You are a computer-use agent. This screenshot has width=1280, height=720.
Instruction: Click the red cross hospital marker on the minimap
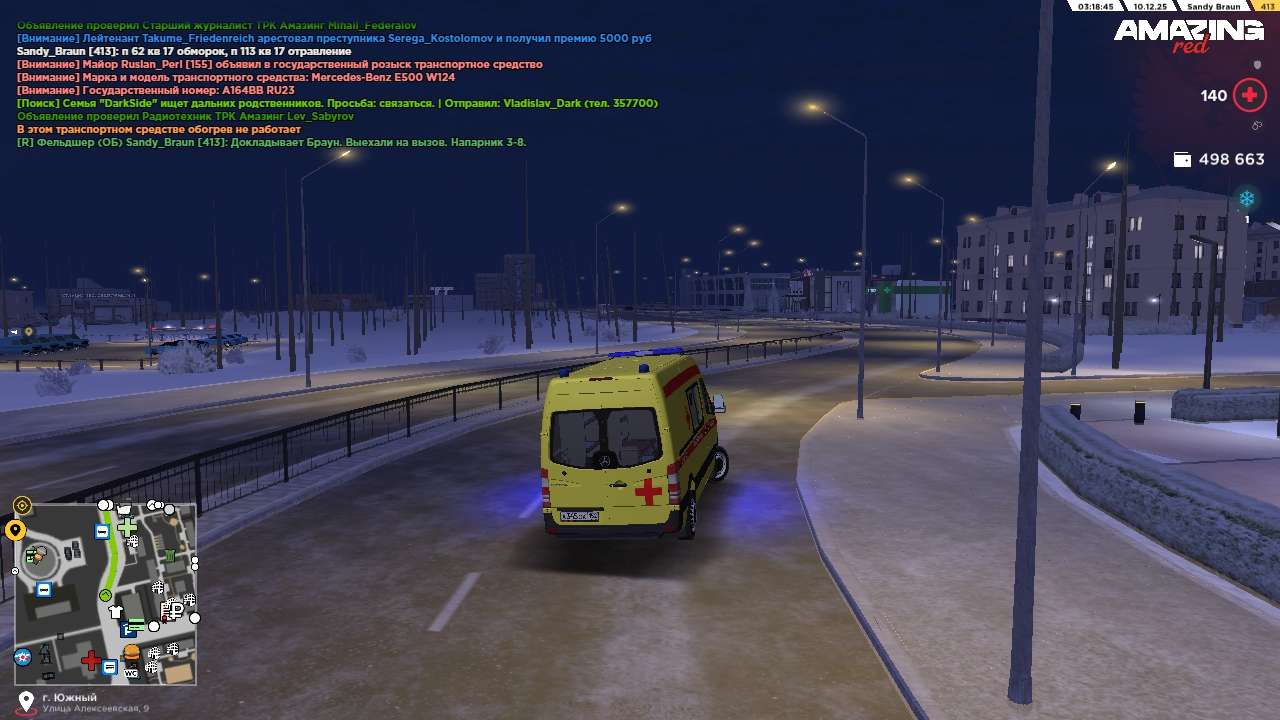[91, 661]
